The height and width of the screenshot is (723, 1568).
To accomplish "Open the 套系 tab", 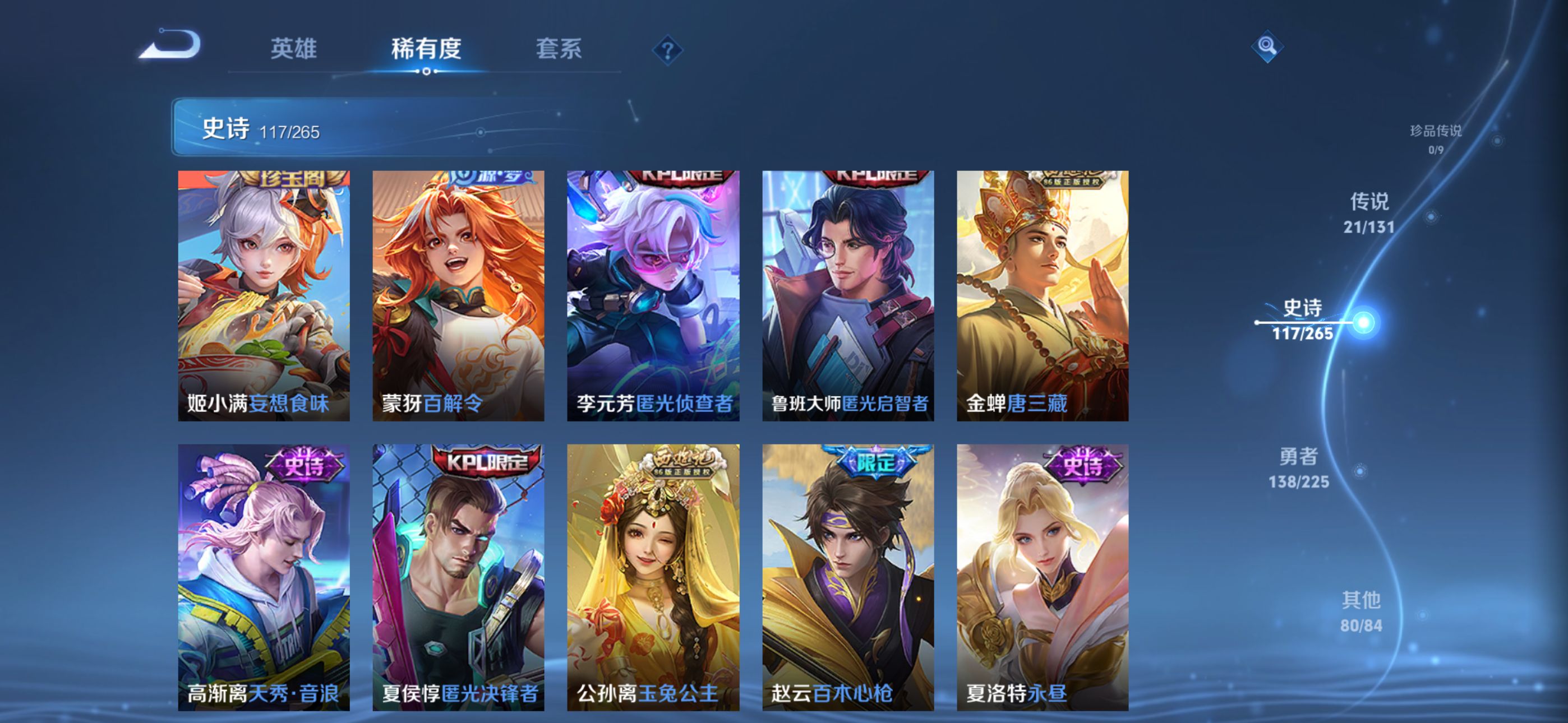I will [558, 49].
